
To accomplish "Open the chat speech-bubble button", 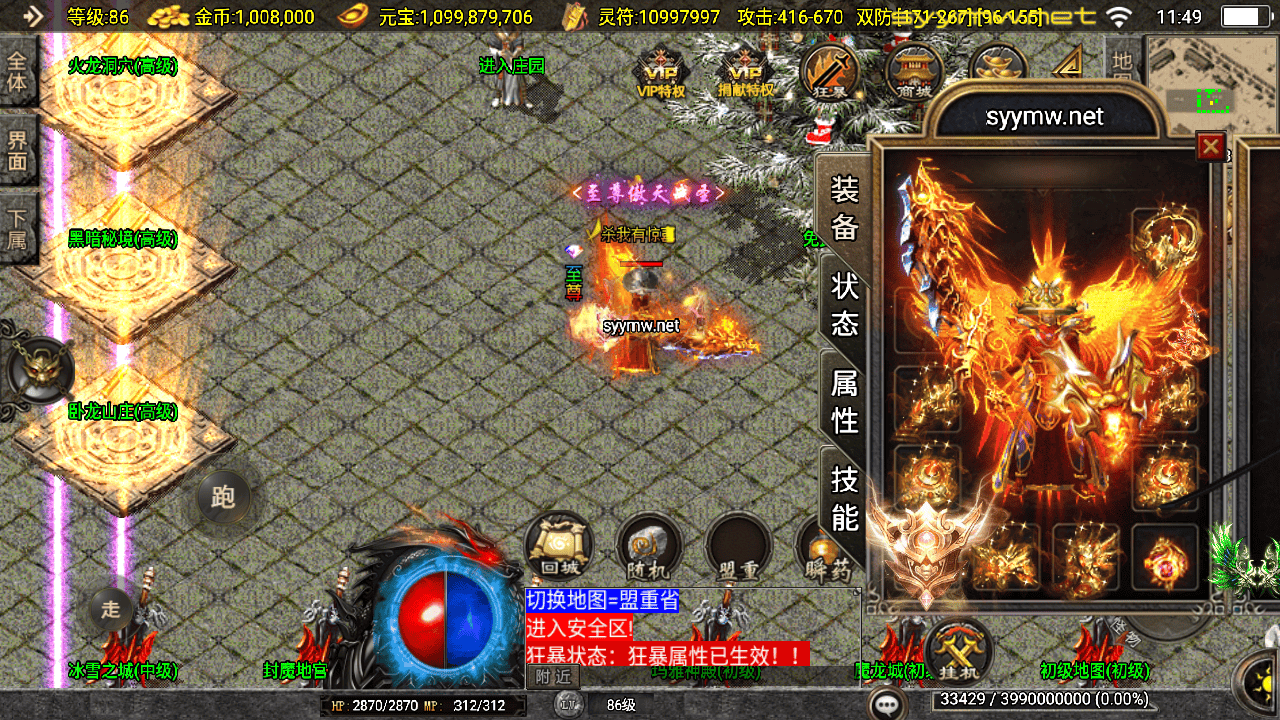I will [886, 704].
